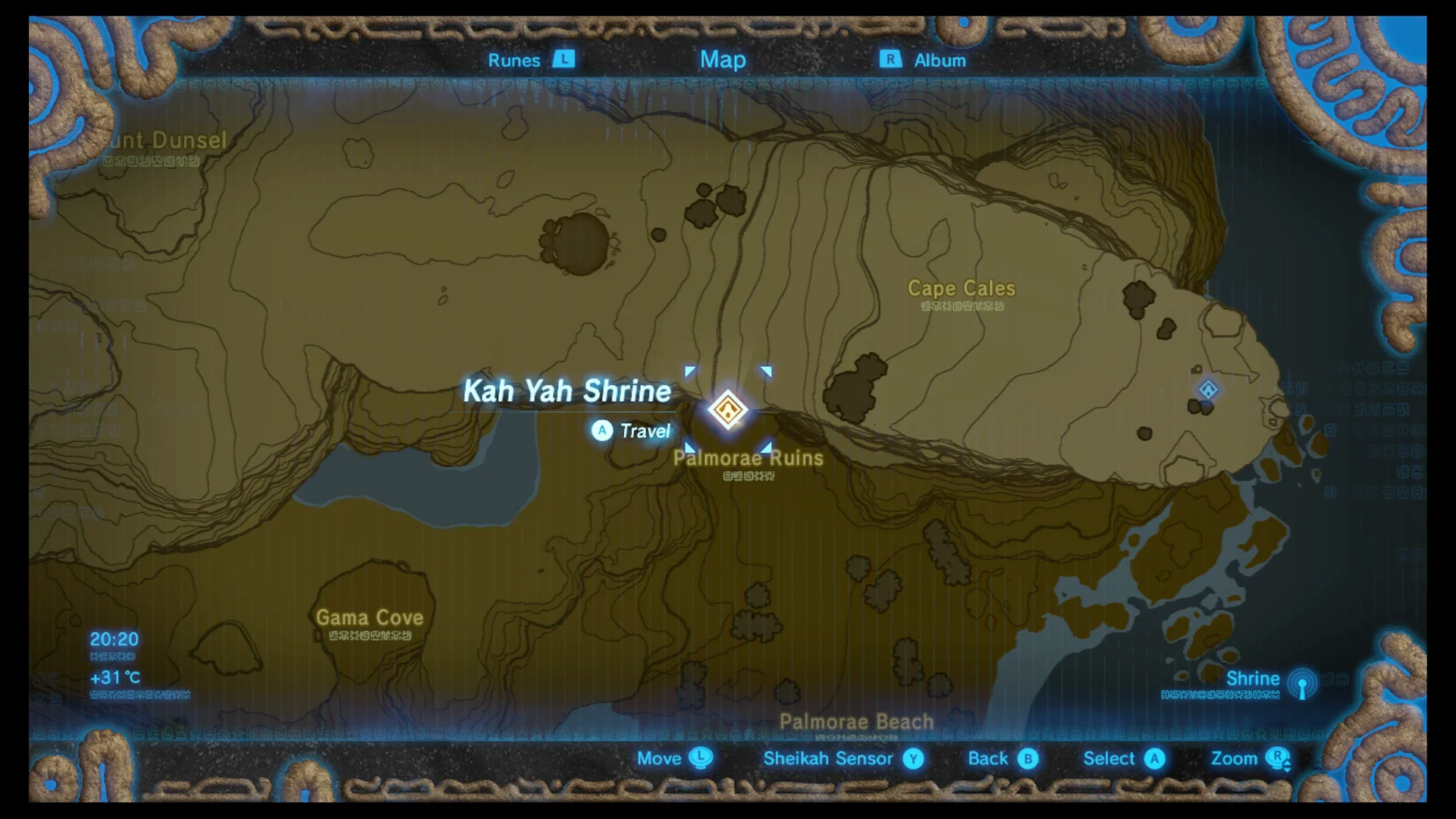Click the small shrine icon near Cape Cales

click(x=1208, y=391)
